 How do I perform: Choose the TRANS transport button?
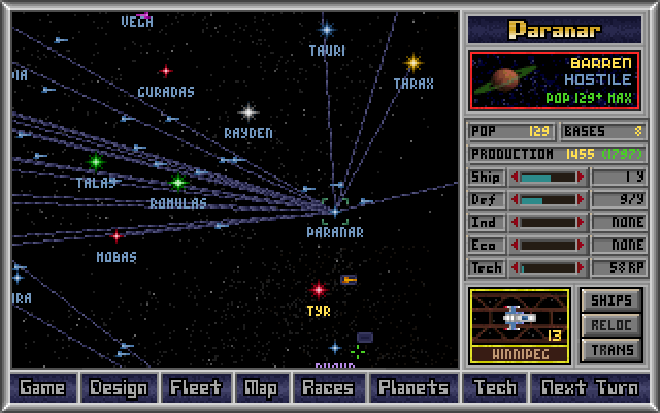[x=610, y=349]
